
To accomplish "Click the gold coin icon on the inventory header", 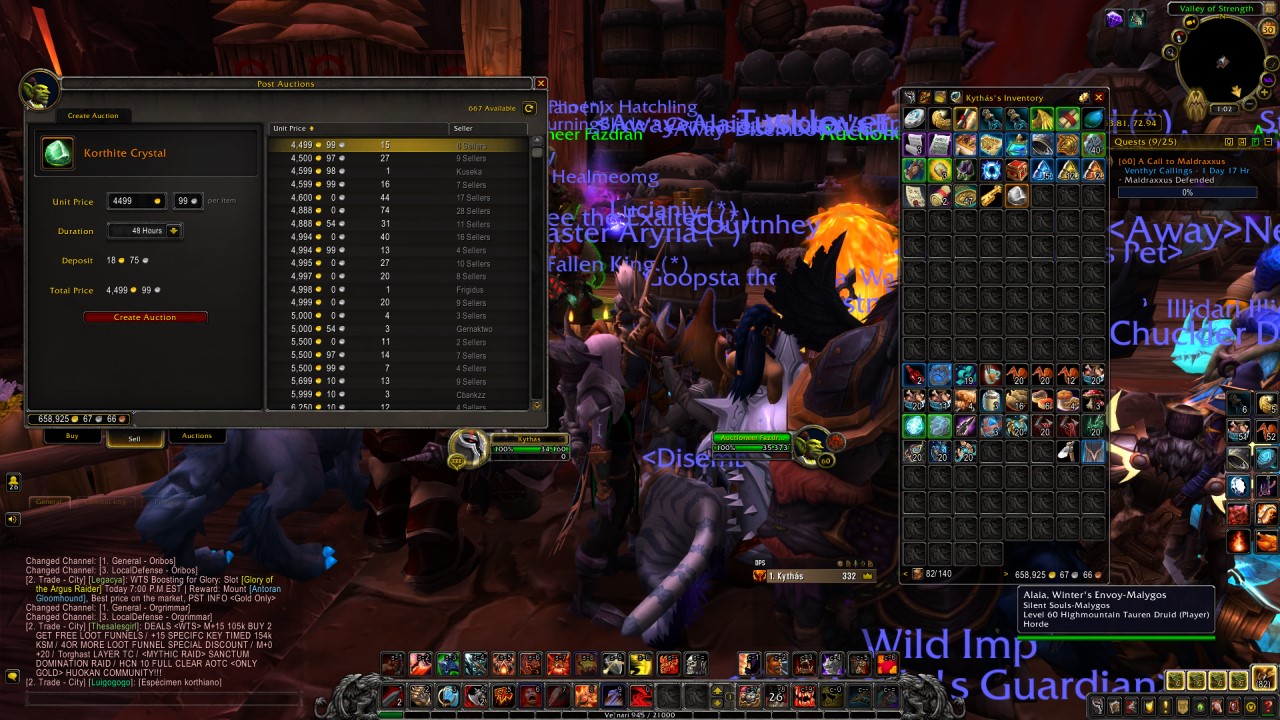I will click(1084, 97).
